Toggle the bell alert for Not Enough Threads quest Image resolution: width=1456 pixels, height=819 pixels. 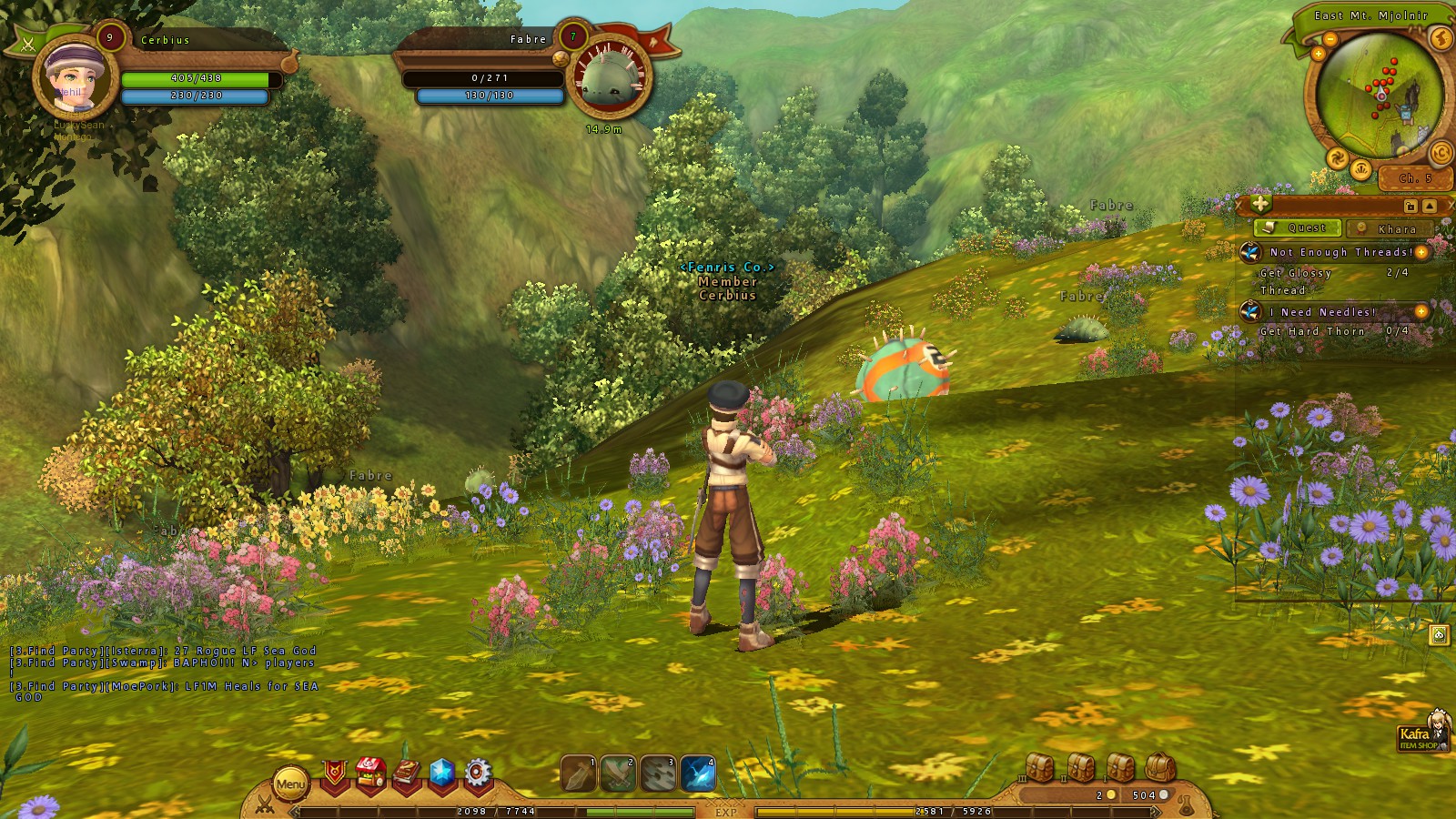(1252, 253)
